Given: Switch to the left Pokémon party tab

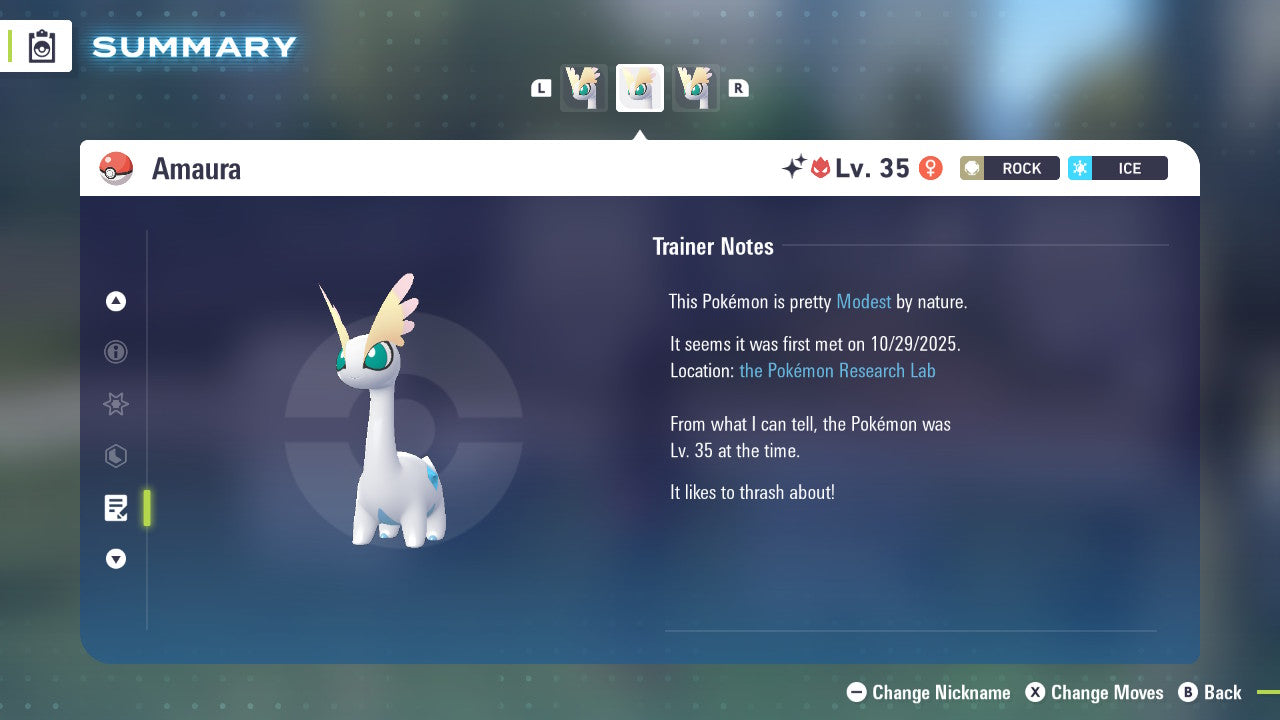Looking at the screenshot, I should coord(584,87).
